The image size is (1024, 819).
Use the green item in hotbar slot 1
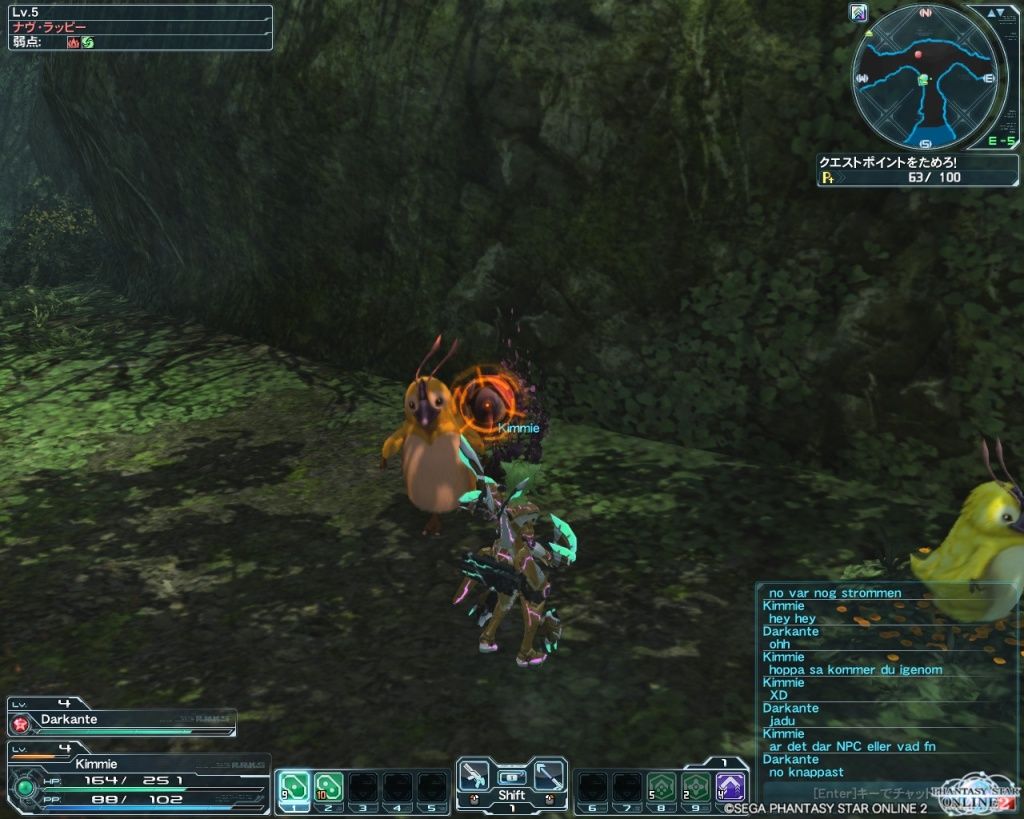pyautogui.click(x=293, y=787)
